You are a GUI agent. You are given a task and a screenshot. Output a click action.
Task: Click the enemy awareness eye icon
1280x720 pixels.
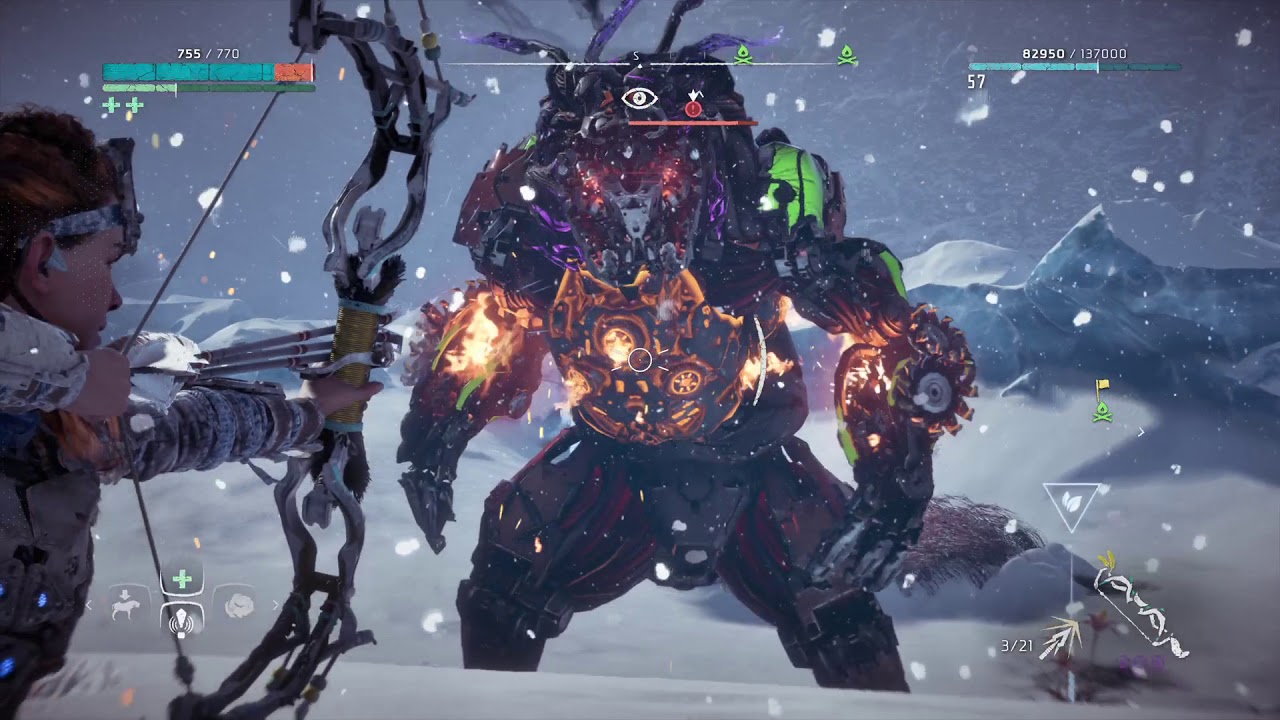click(640, 99)
